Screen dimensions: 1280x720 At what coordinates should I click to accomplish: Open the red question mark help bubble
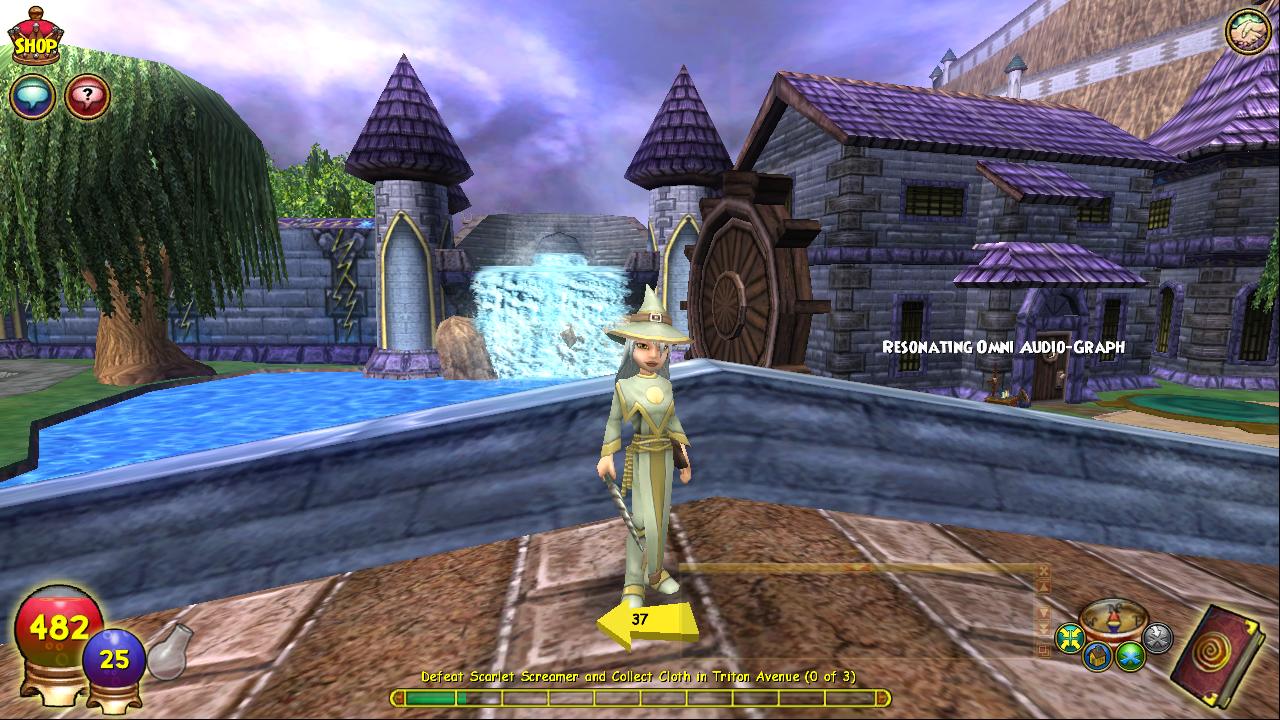click(x=87, y=97)
